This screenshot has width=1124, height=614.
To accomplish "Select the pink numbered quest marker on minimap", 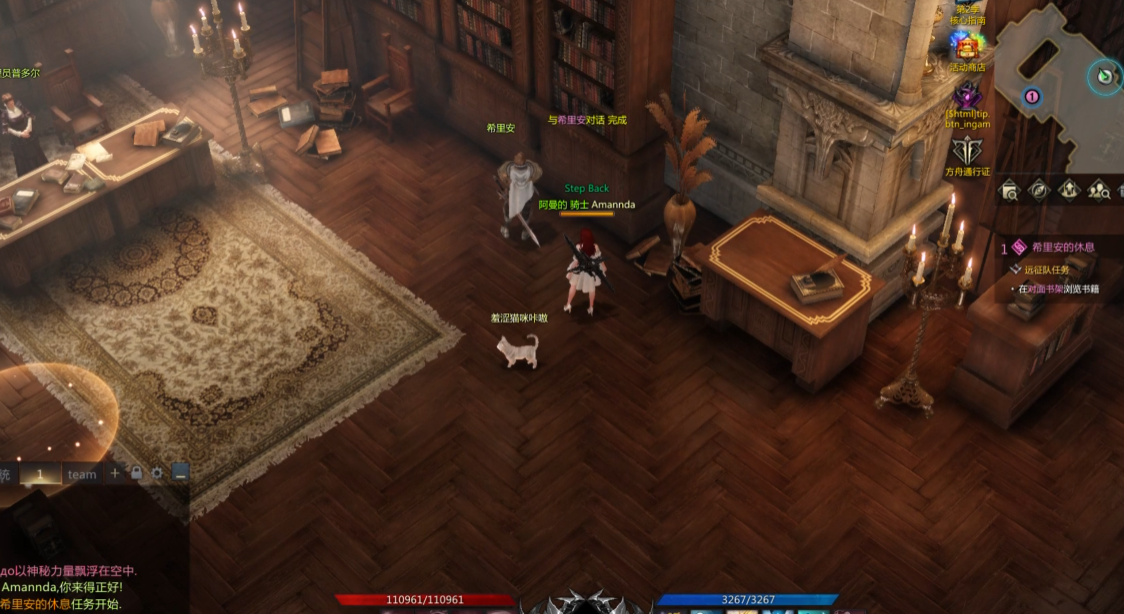I will point(1032,97).
